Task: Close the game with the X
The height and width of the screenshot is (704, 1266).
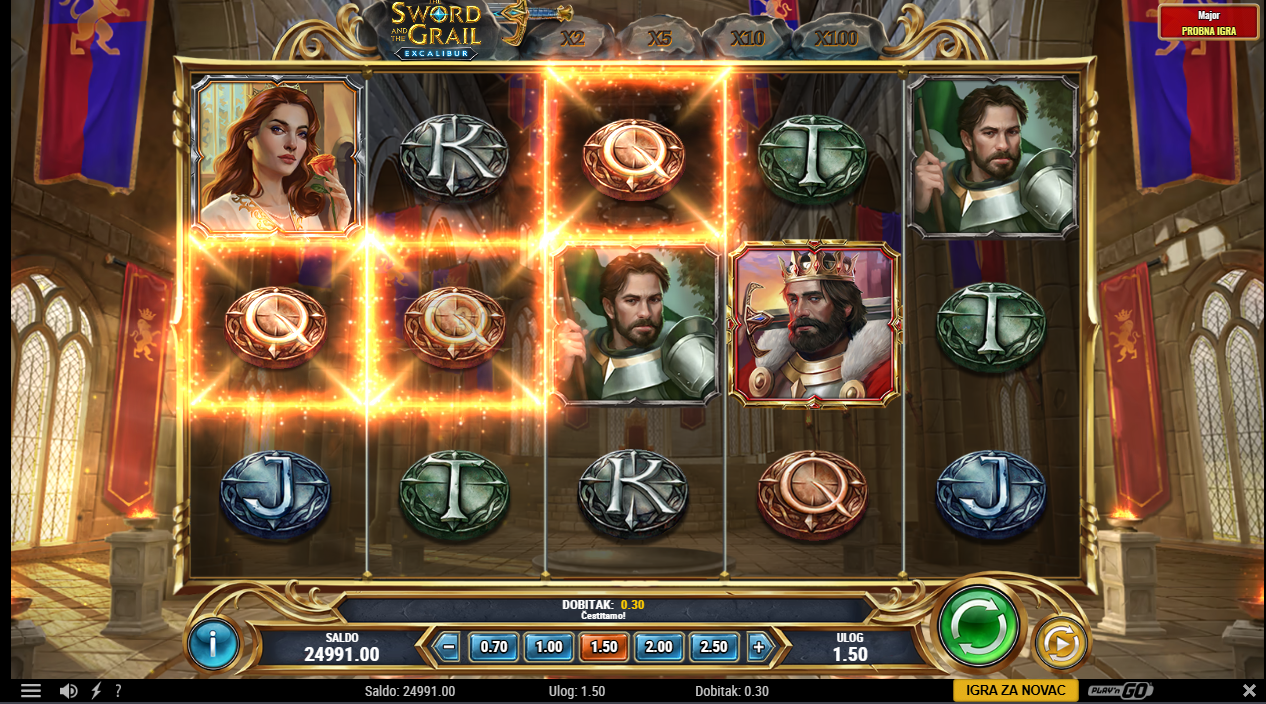Action: (1249, 691)
